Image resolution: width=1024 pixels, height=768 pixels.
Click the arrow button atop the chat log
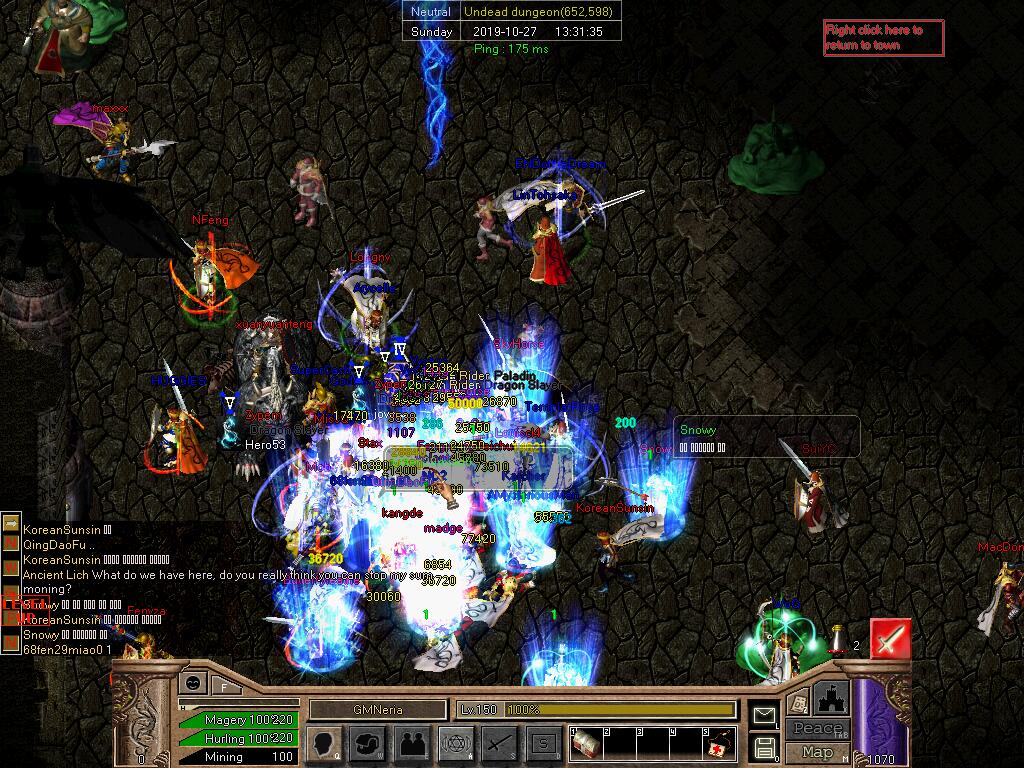click(11, 523)
